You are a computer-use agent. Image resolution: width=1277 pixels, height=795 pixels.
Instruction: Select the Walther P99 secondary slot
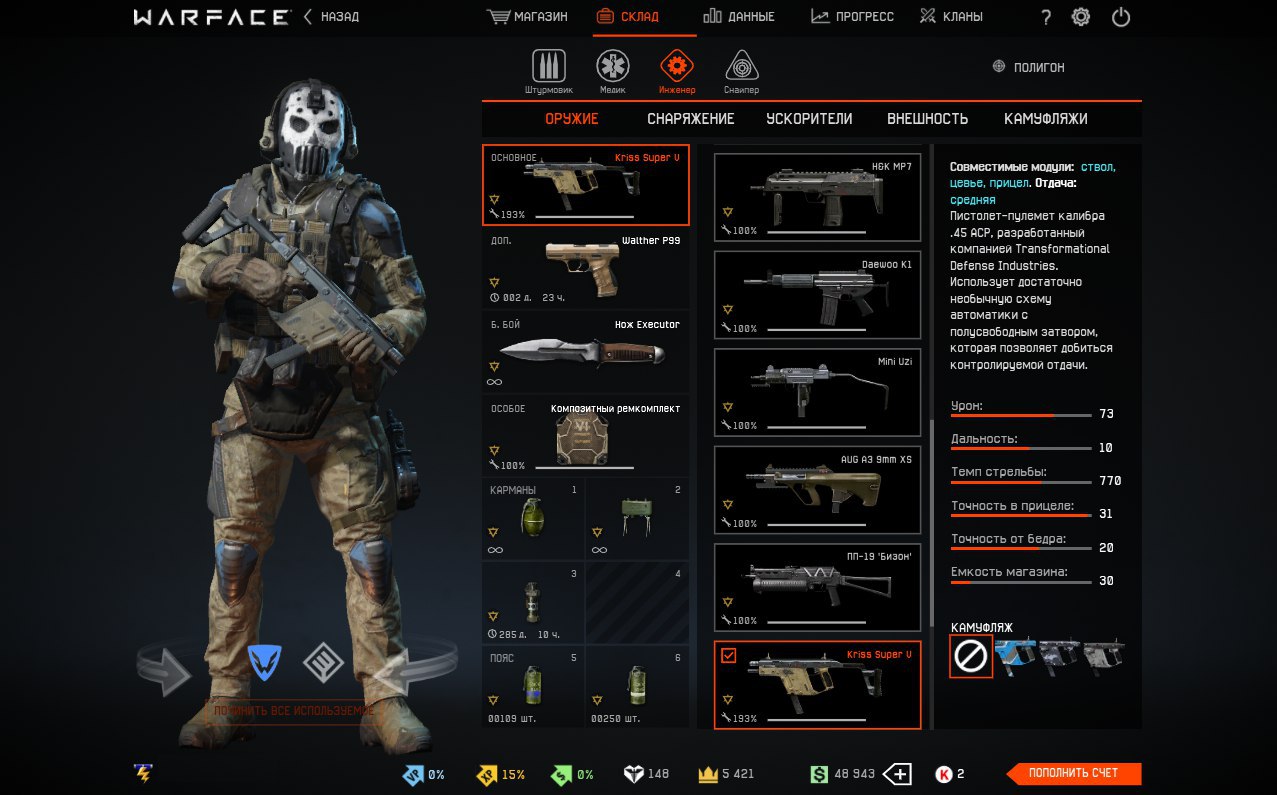coord(586,269)
